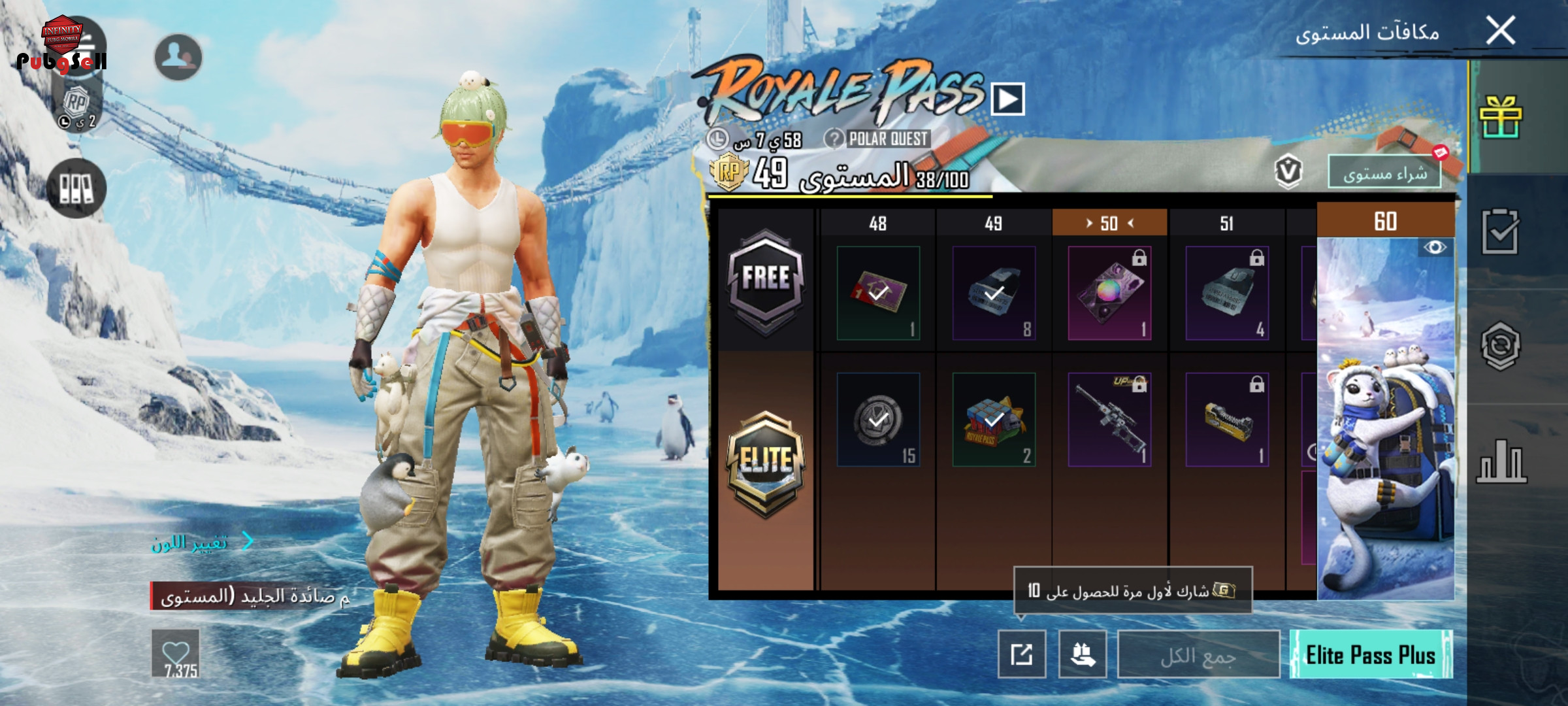Viewport: 1568px width, 706px height.
Task: Click the buy level button
Action: [x=1384, y=173]
